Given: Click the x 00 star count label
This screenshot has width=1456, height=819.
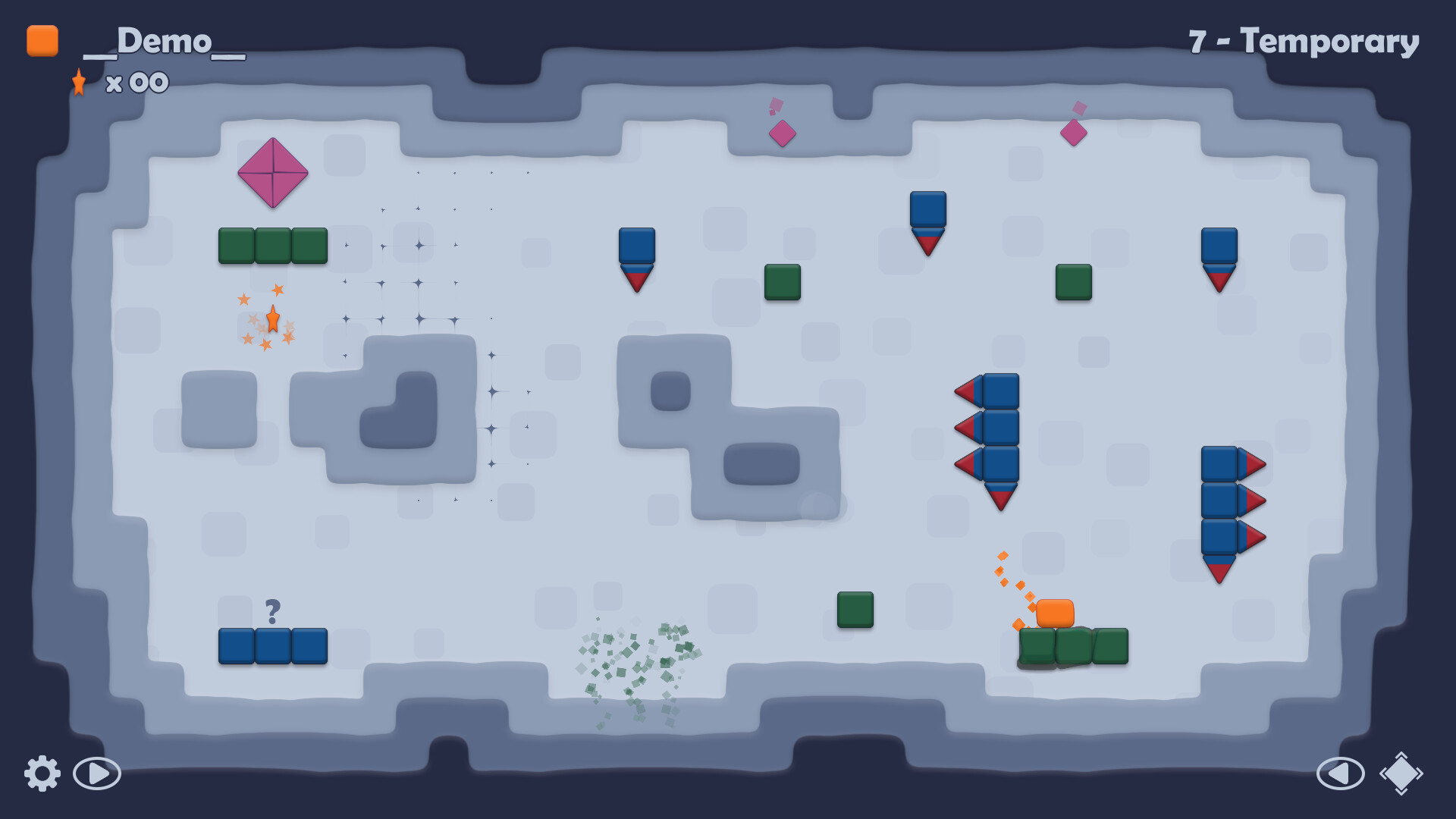Looking at the screenshot, I should [x=136, y=83].
